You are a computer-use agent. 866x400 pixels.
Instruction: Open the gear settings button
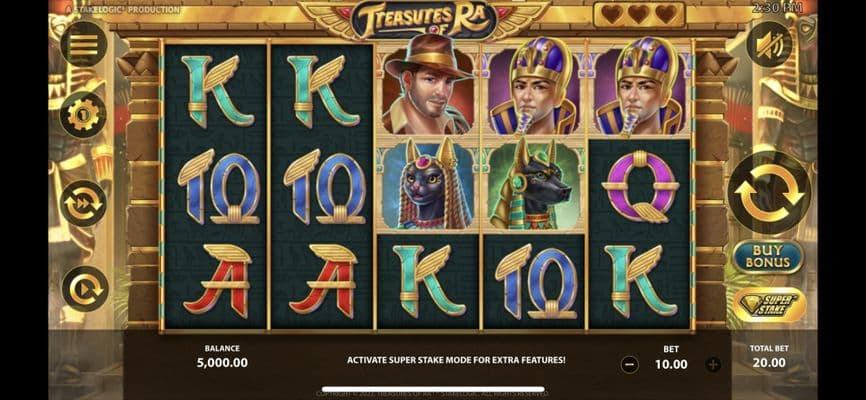tap(84, 114)
